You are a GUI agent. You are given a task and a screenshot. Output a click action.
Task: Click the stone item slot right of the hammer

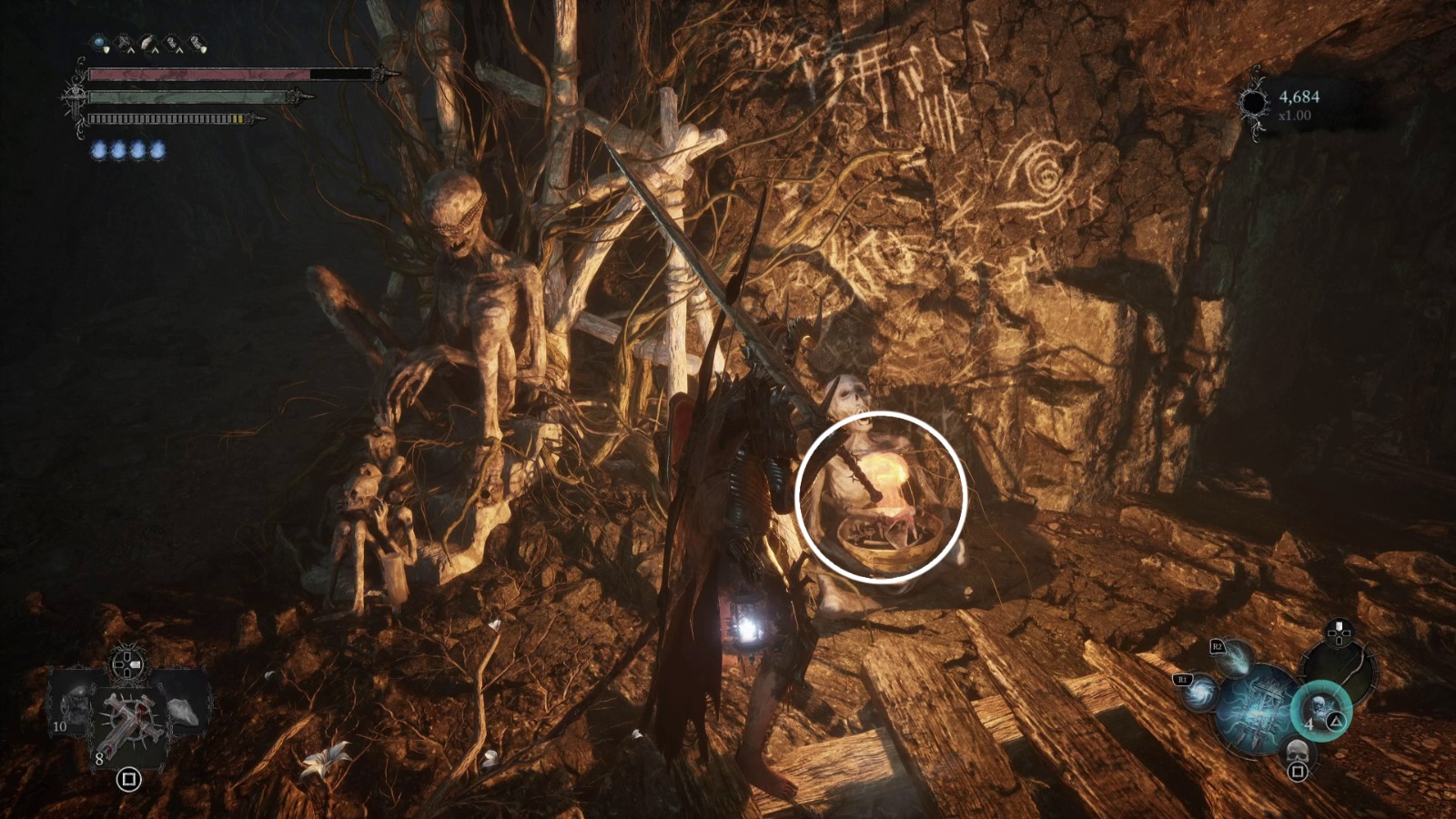click(x=184, y=711)
